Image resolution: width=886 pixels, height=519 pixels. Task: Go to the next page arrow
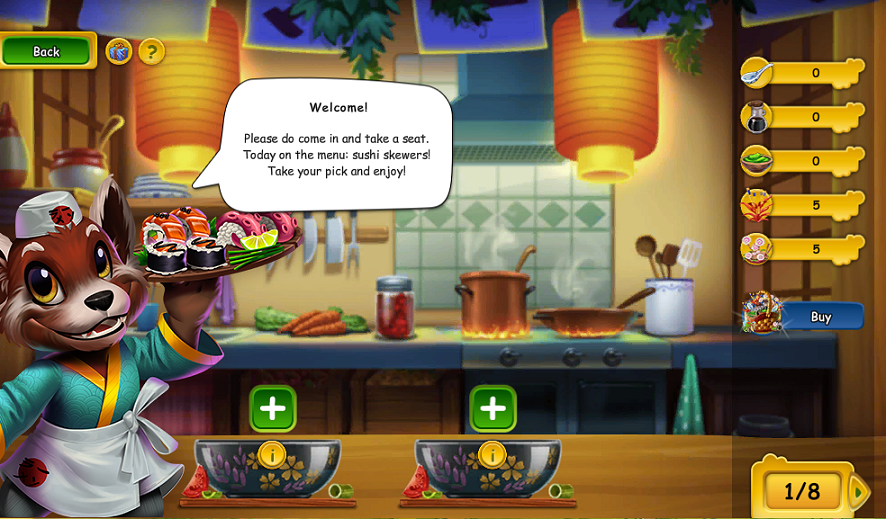(x=859, y=491)
